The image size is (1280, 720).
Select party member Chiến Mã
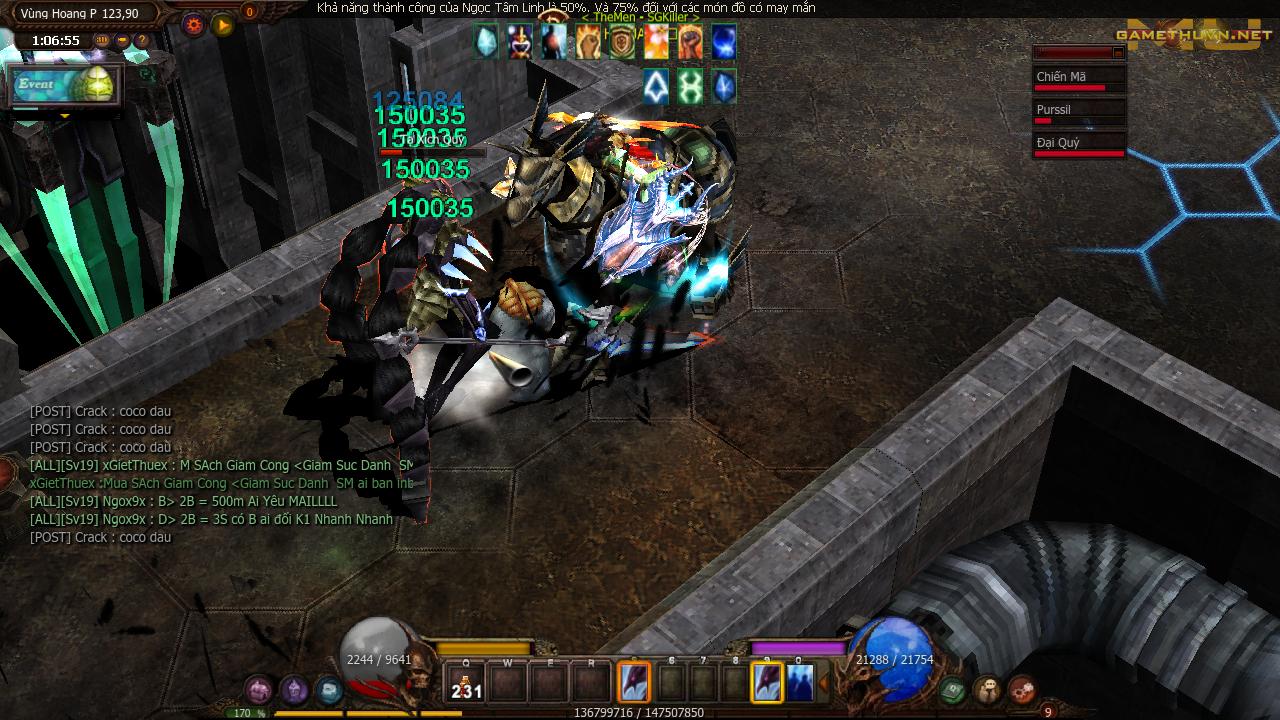(1079, 78)
